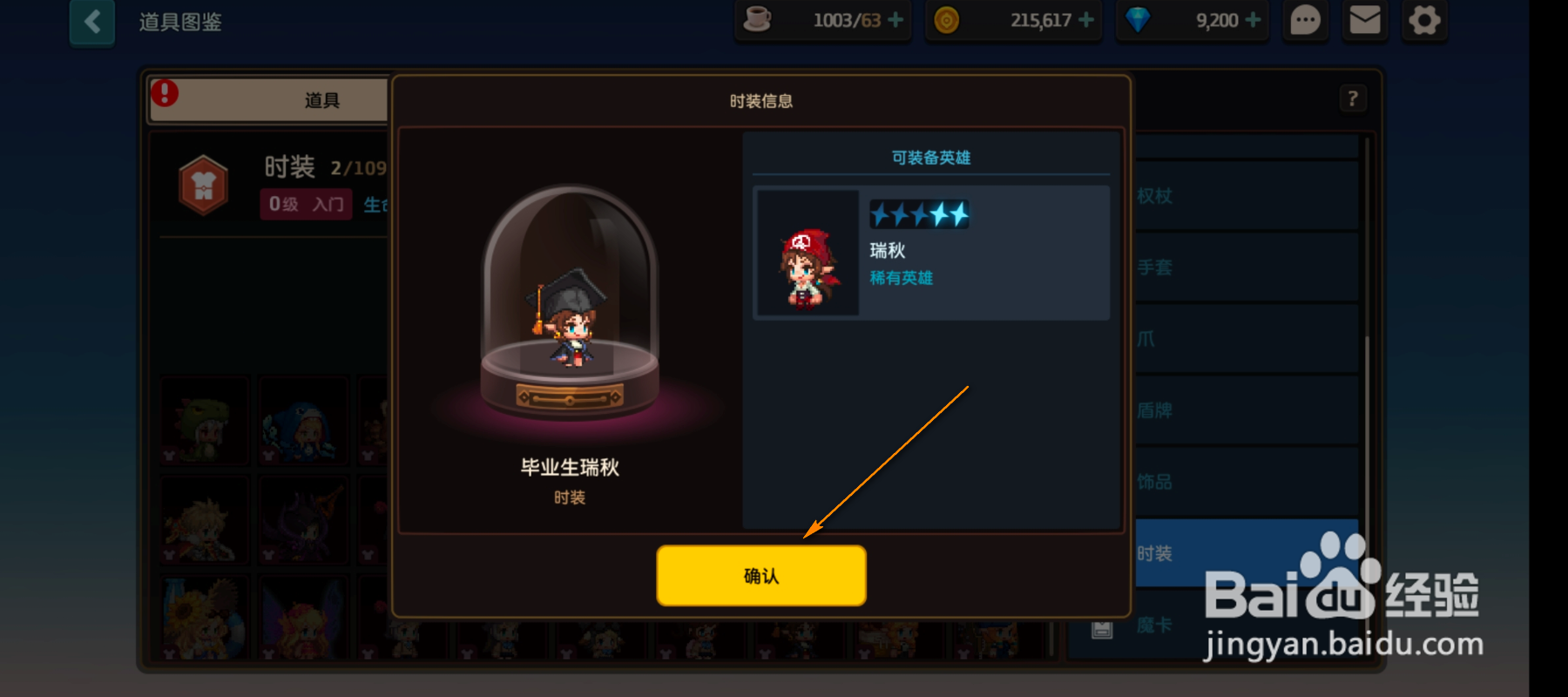1568x697 pixels.
Task: Tap the yellow 确认 confirm button
Action: click(x=760, y=575)
